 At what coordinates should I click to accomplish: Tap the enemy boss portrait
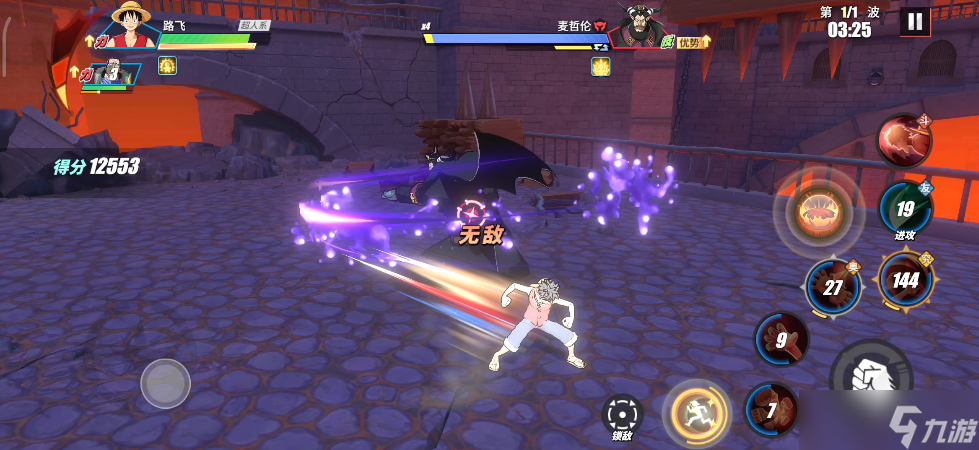644,25
